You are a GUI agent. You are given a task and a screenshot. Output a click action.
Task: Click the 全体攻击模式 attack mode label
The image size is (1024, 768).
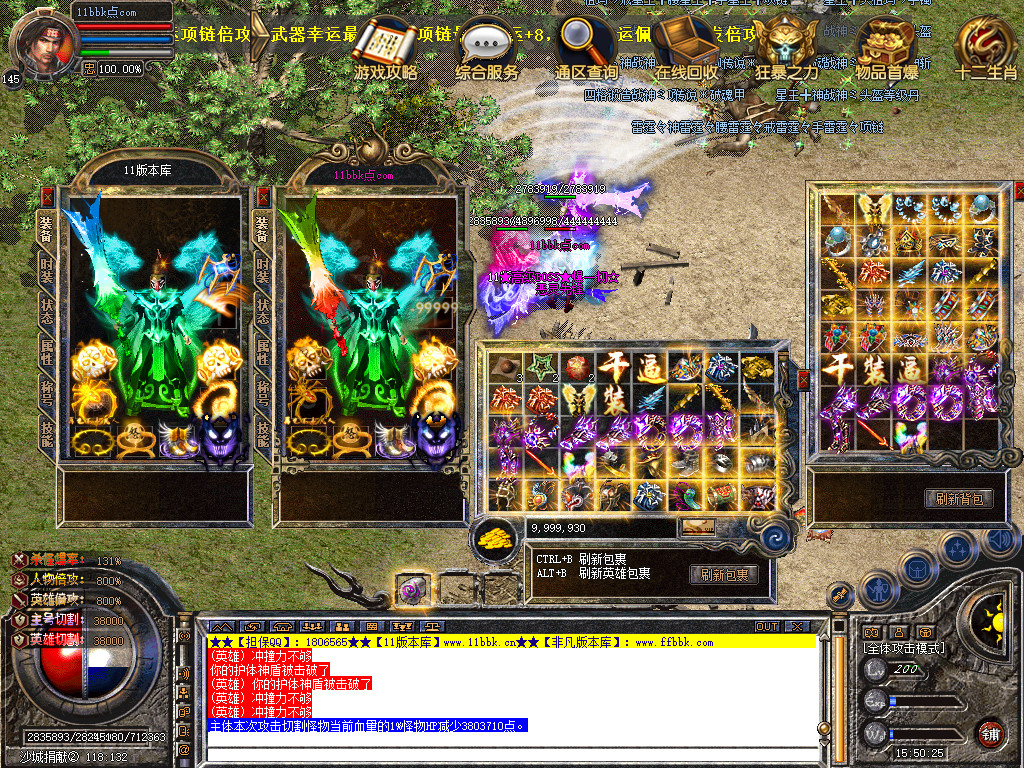[x=904, y=649]
